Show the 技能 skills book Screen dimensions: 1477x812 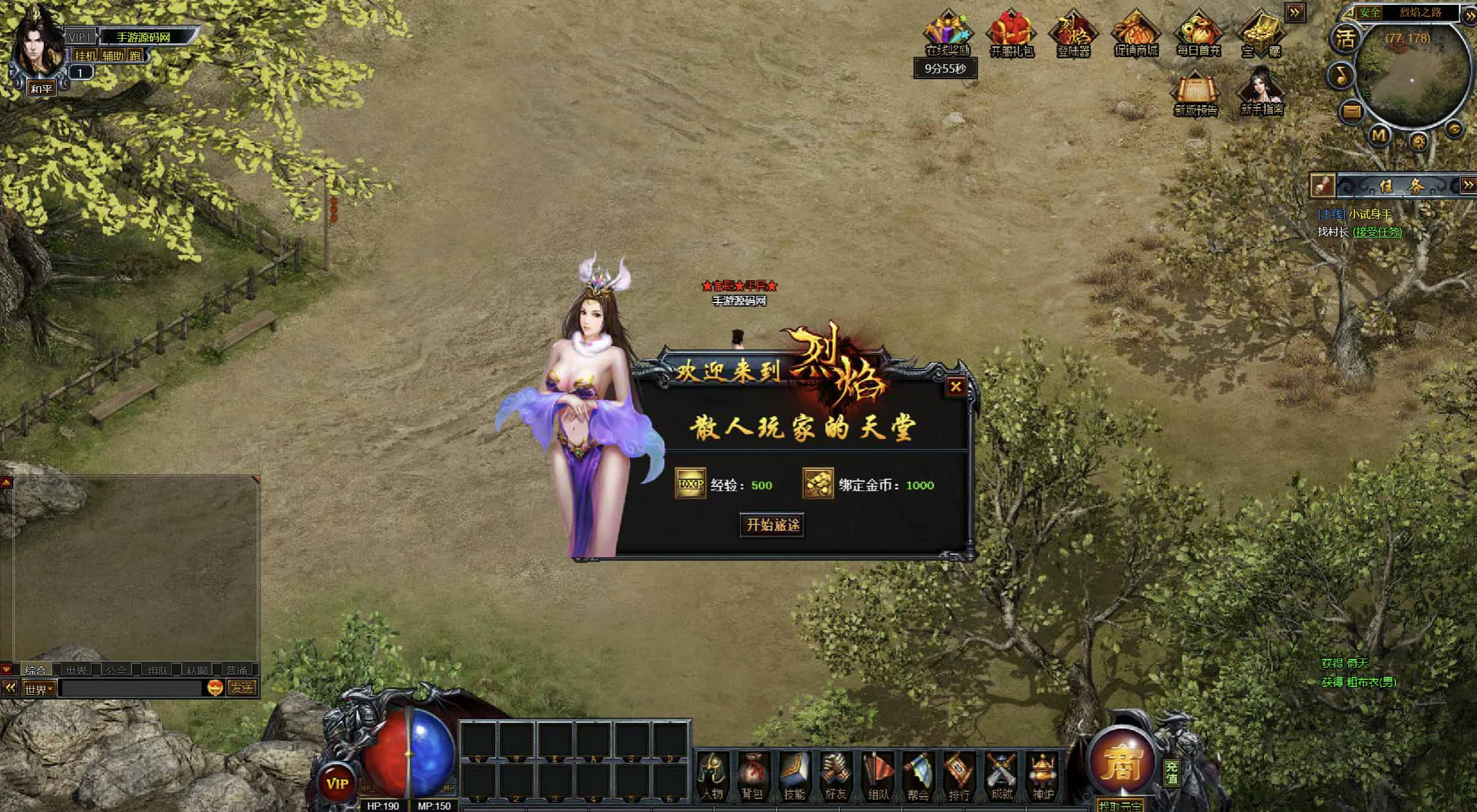click(794, 776)
